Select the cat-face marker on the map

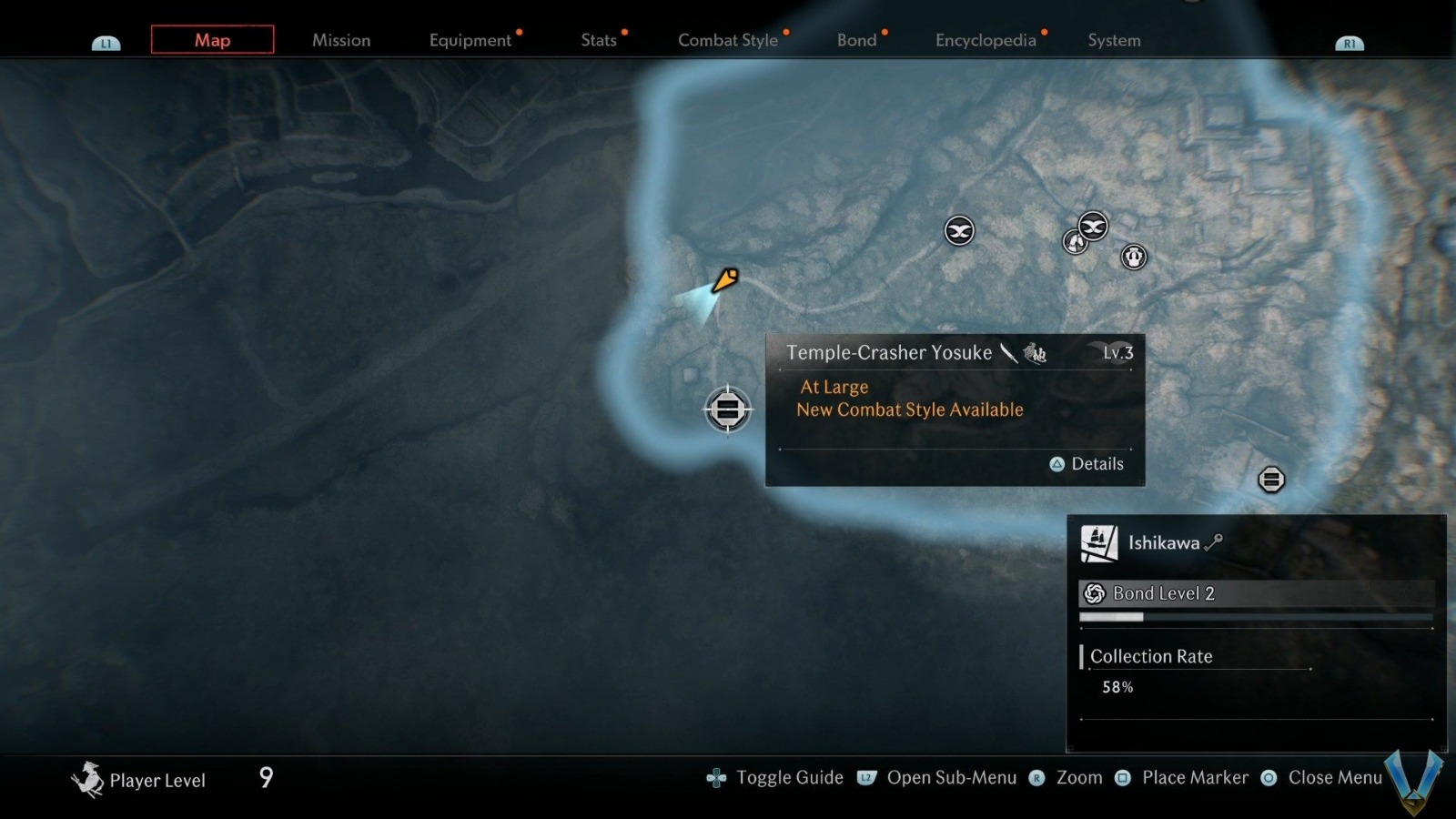click(x=1134, y=257)
